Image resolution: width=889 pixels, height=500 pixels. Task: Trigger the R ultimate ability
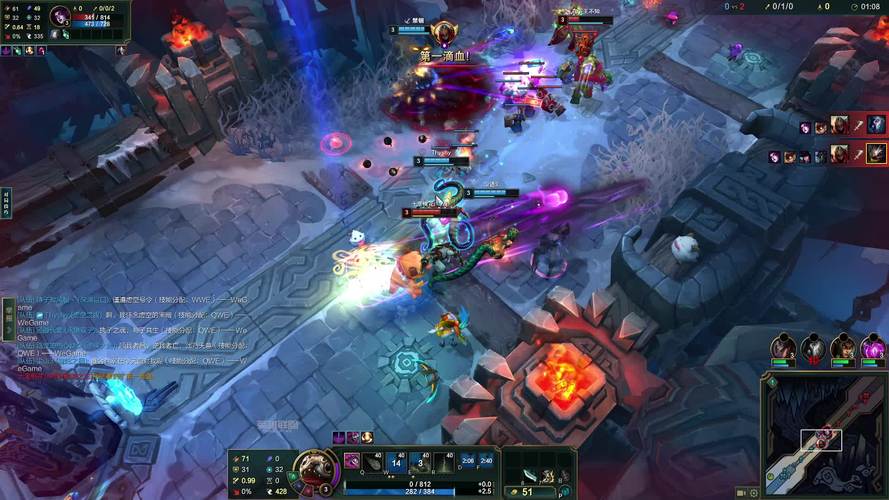point(443,462)
